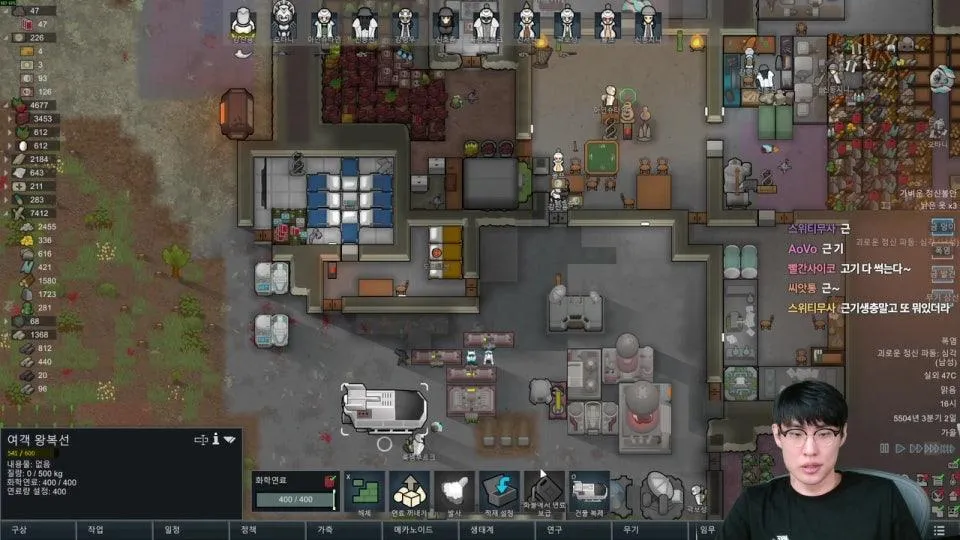Open the 구상 (Architect) menu tab

click(19, 530)
